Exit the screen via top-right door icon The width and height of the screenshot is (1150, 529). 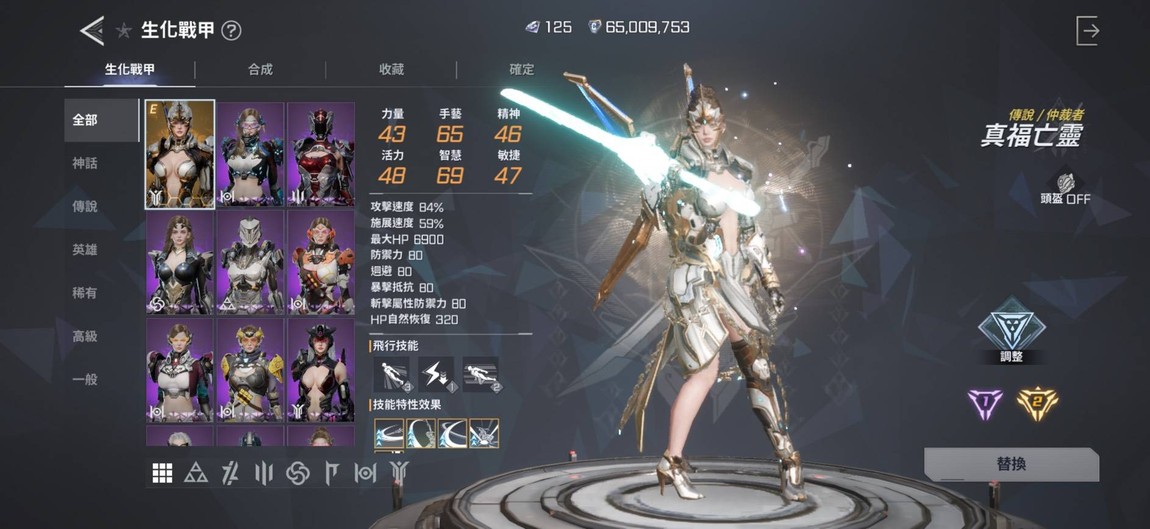(x=1087, y=31)
